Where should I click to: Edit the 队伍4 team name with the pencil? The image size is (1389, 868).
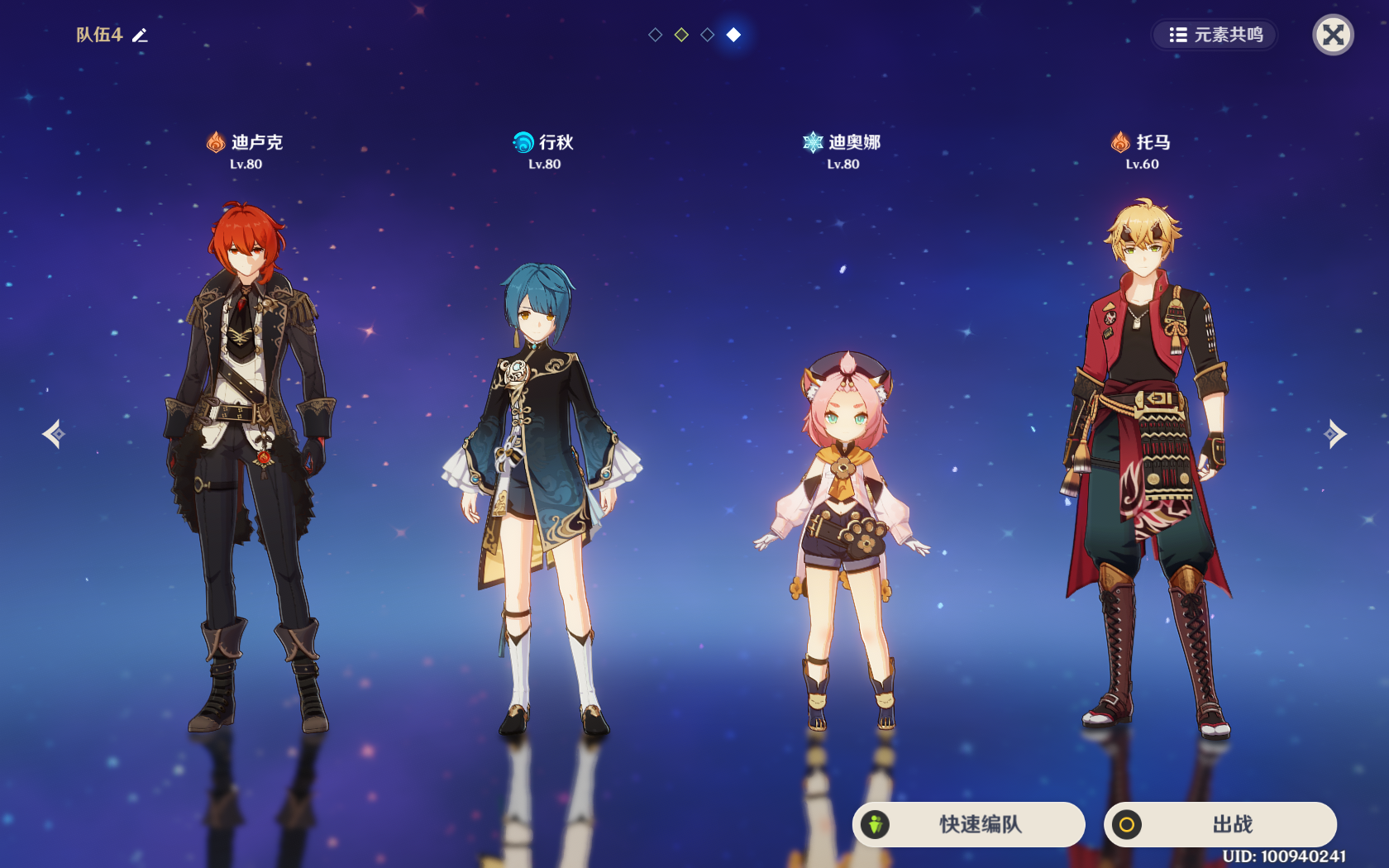point(141,35)
